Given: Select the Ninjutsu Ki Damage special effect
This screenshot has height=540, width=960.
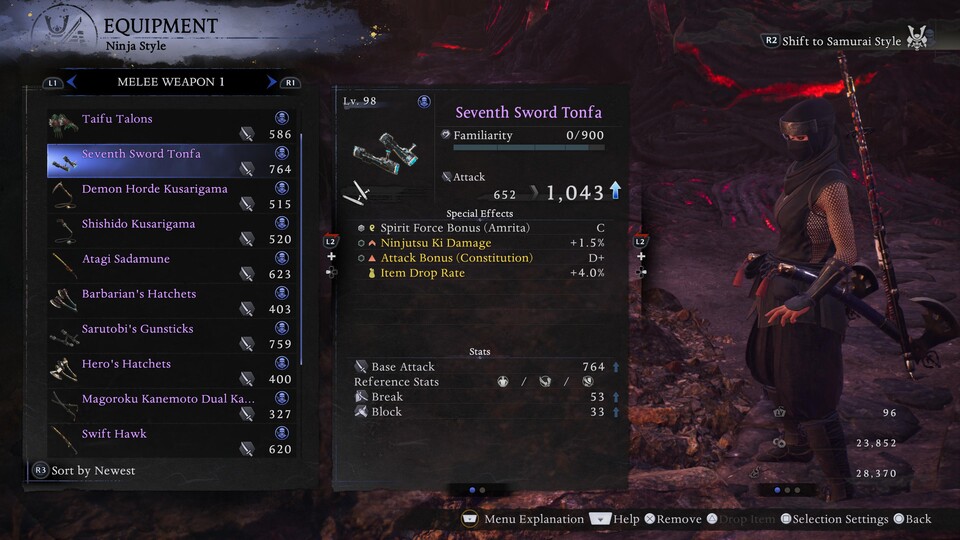Looking at the screenshot, I should pos(436,243).
